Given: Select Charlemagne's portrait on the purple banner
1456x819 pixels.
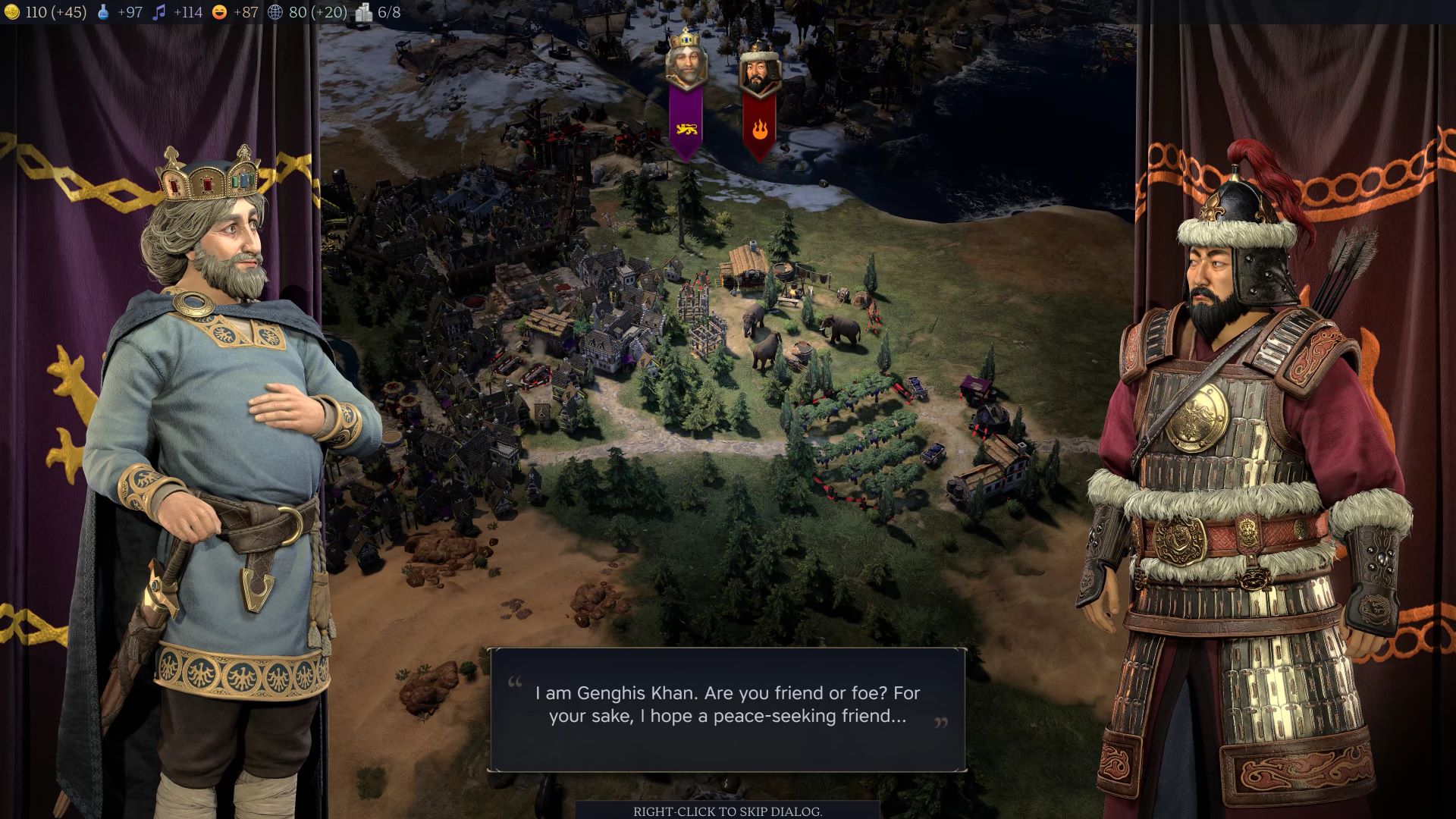Looking at the screenshot, I should [686, 62].
